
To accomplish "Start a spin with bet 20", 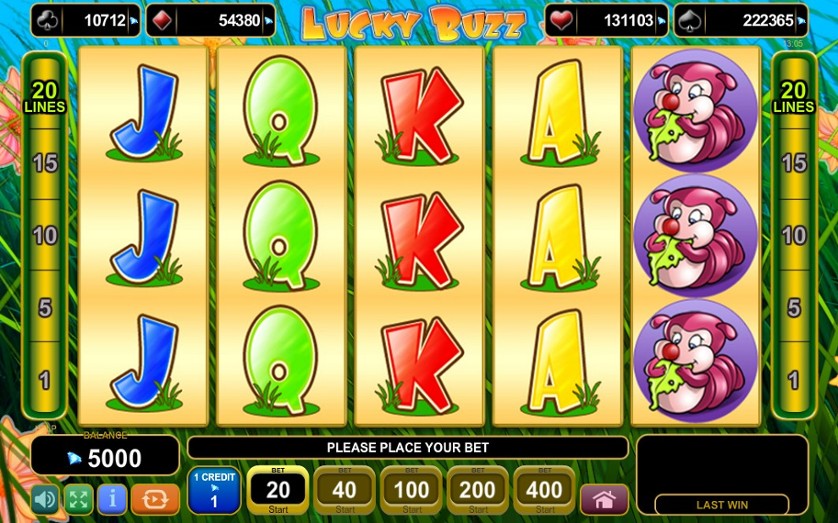I will pyautogui.click(x=277, y=490).
